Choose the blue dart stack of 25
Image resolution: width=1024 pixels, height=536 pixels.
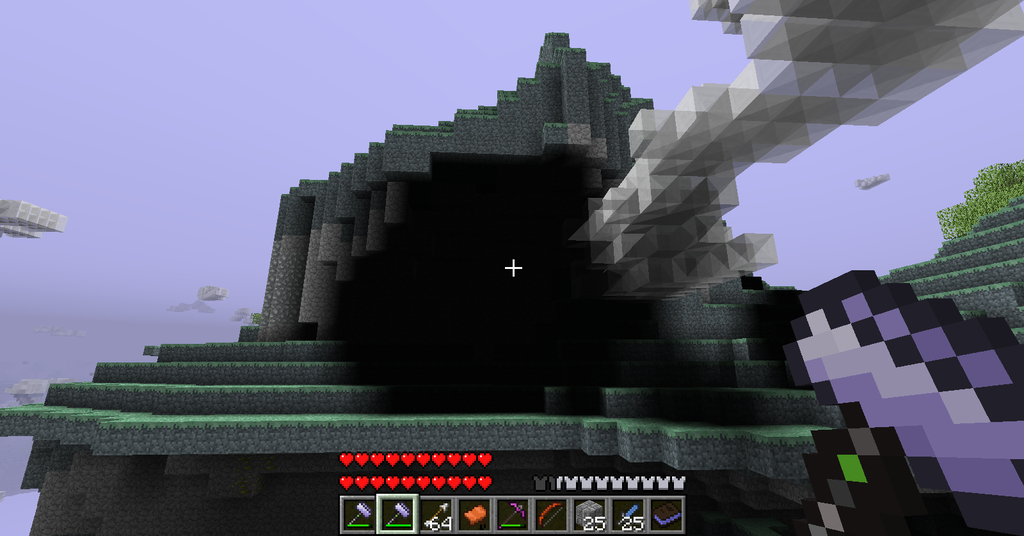coord(628,514)
